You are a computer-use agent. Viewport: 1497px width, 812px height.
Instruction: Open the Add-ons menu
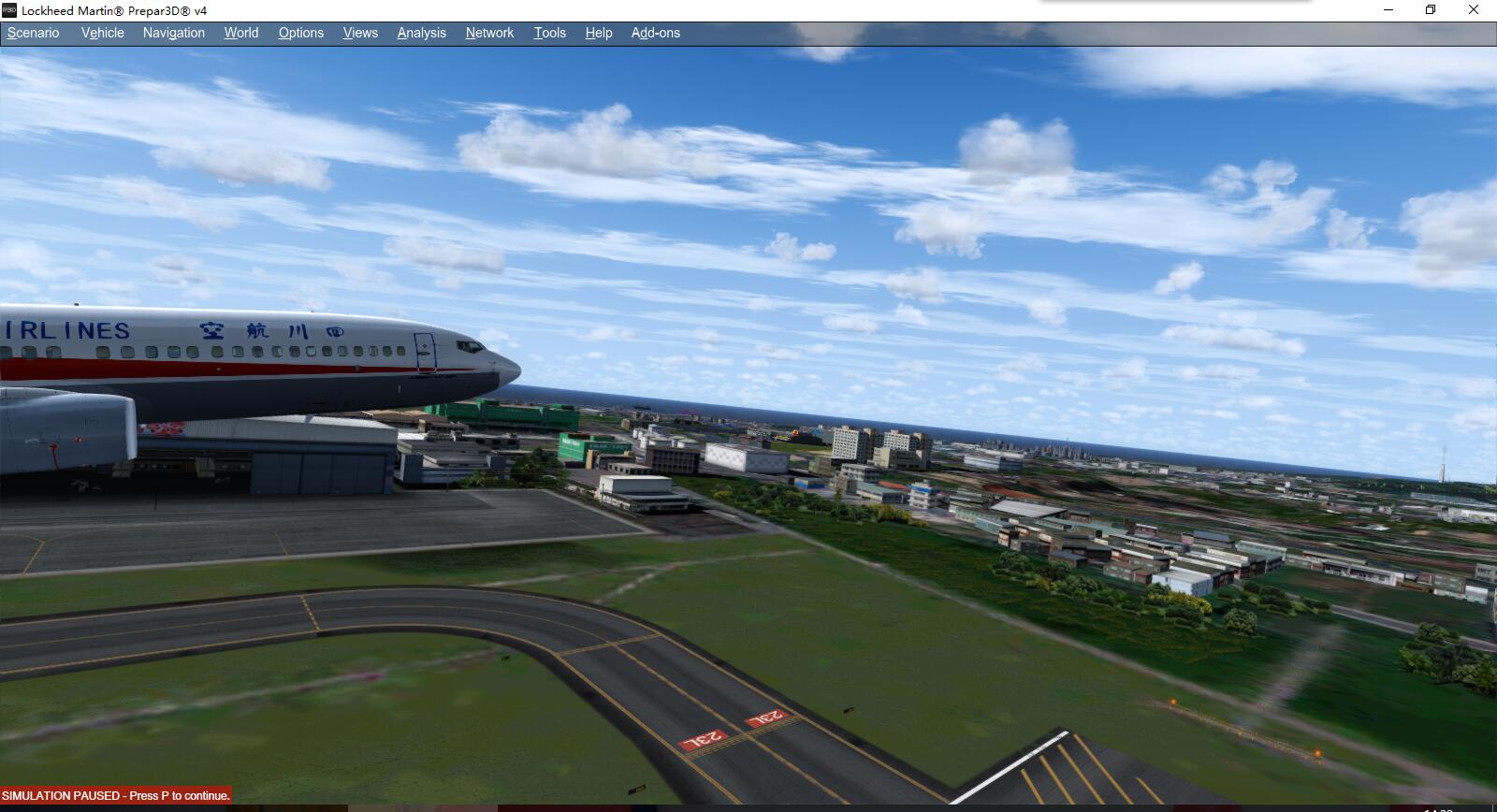(655, 33)
